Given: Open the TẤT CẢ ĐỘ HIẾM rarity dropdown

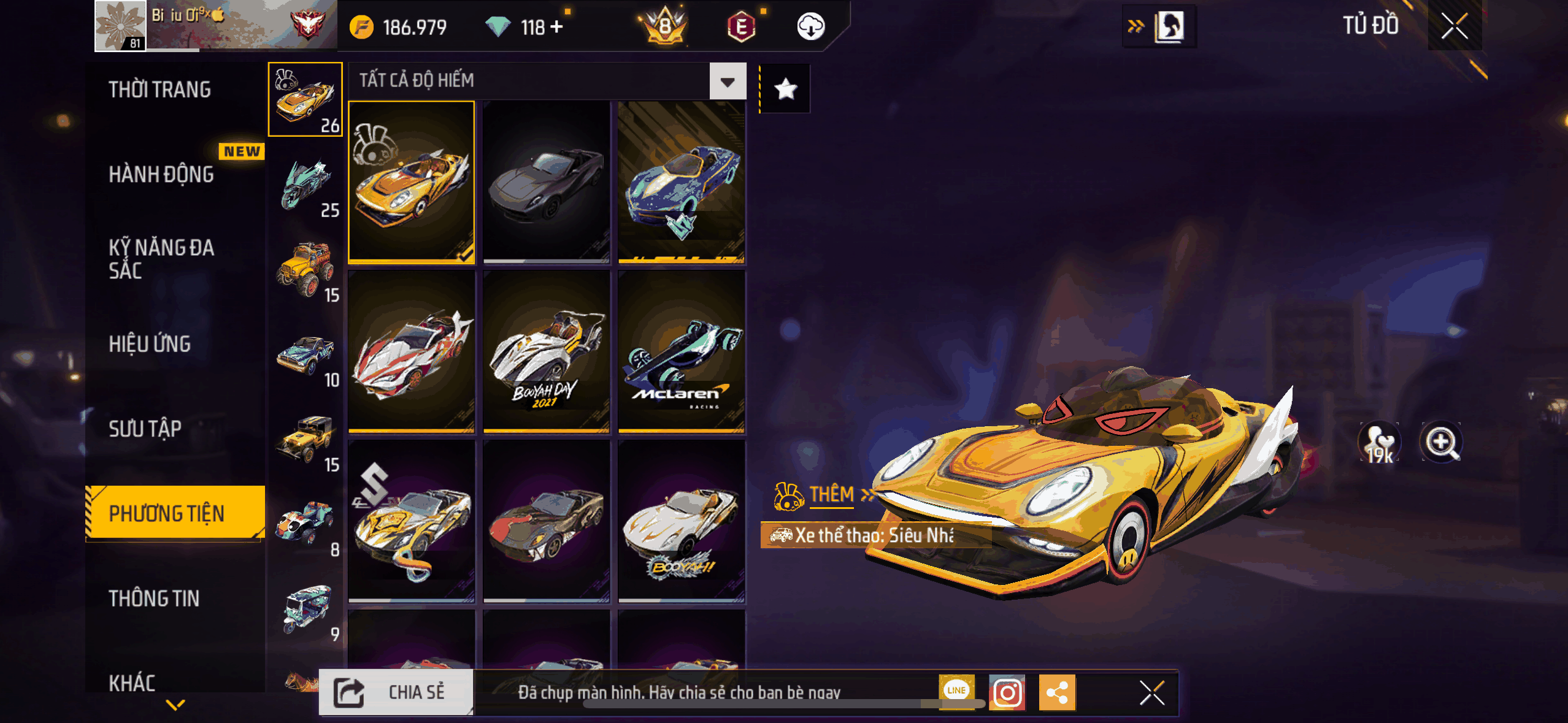Looking at the screenshot, I should (728, 81).
